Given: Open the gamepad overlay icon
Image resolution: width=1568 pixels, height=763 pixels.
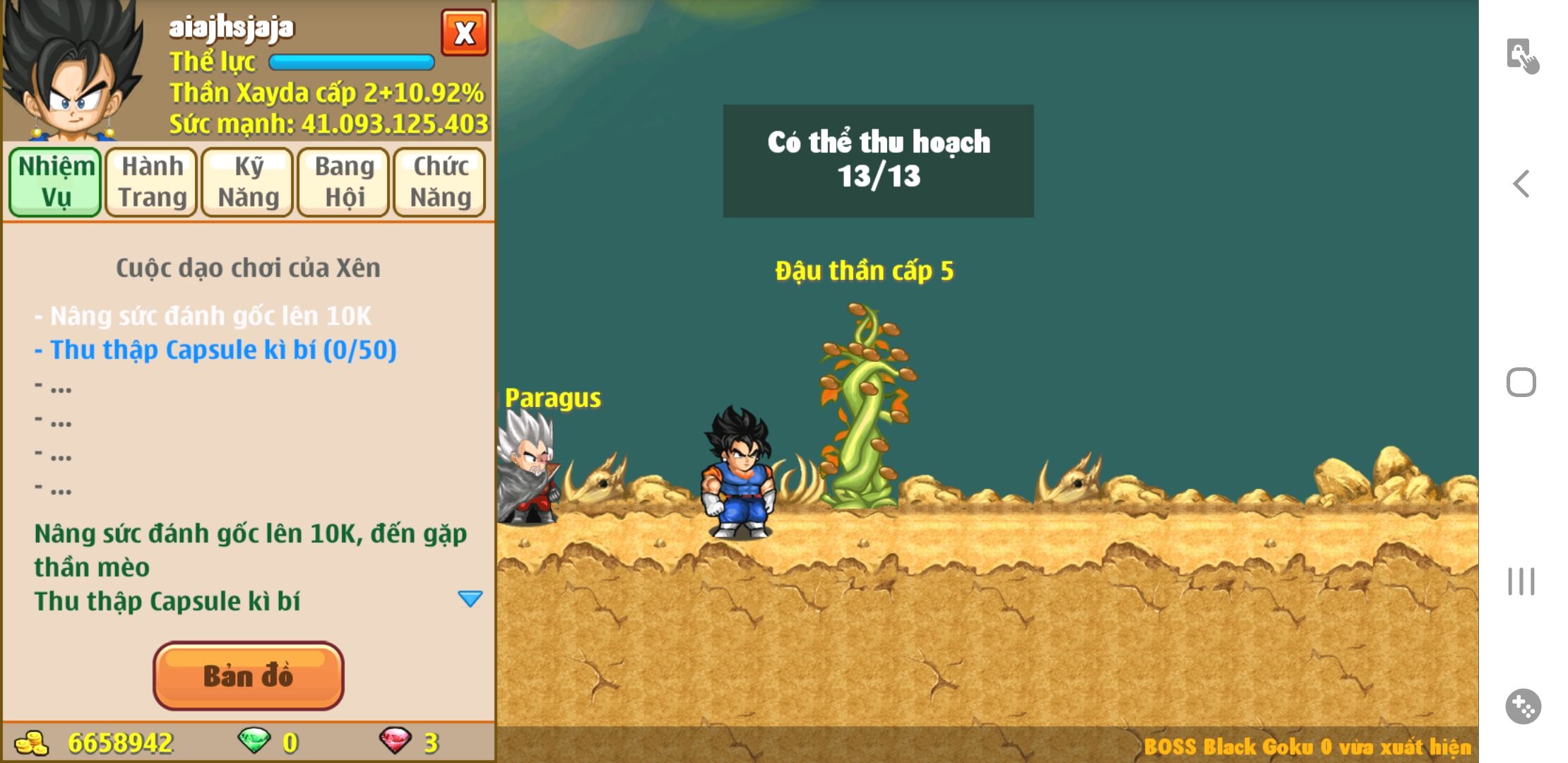Looking at the screenshot, I should (1523, 706).
